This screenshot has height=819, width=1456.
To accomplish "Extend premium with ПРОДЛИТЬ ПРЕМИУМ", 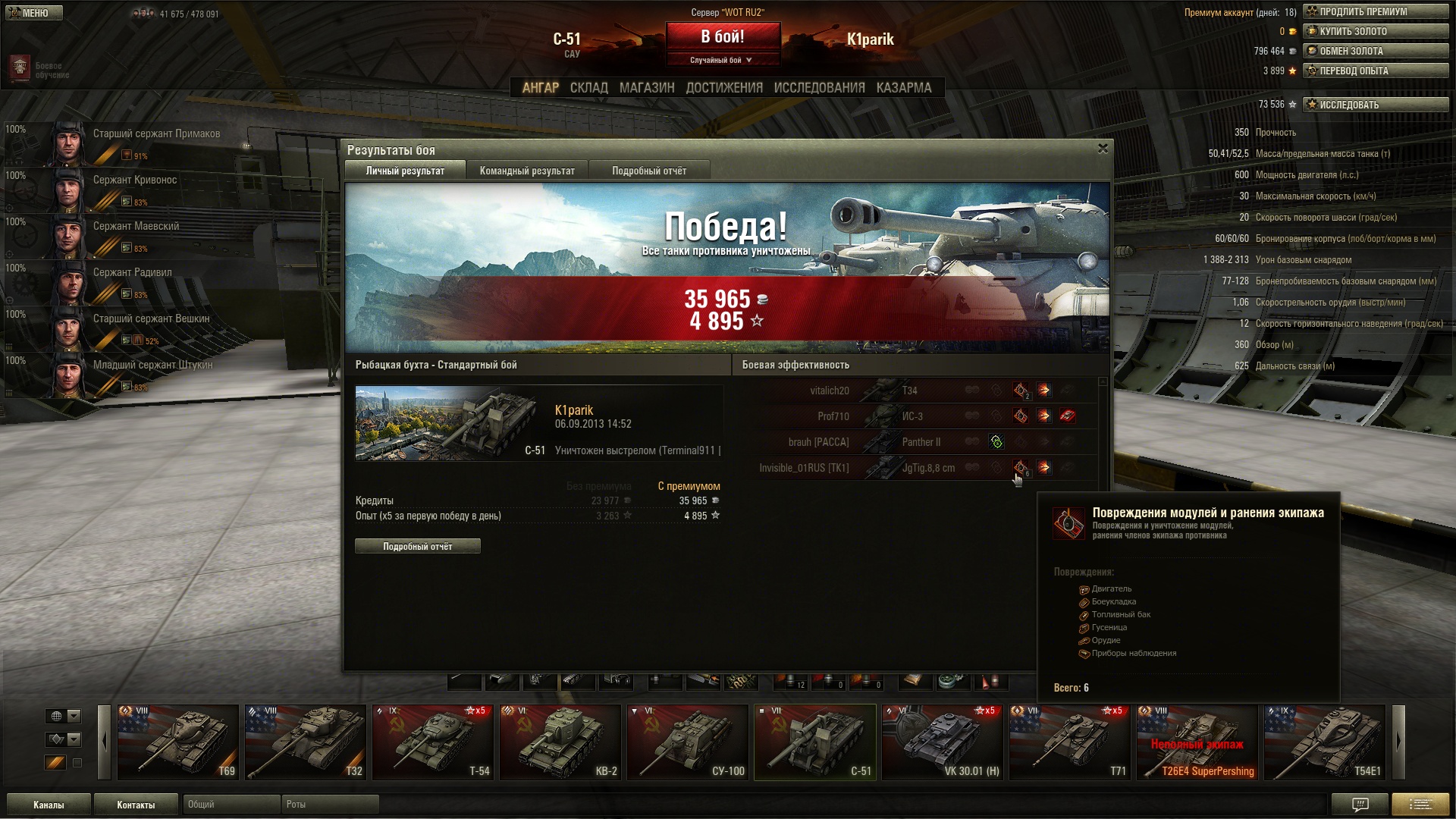I will pyautogui.click(x=1376, y=12).
